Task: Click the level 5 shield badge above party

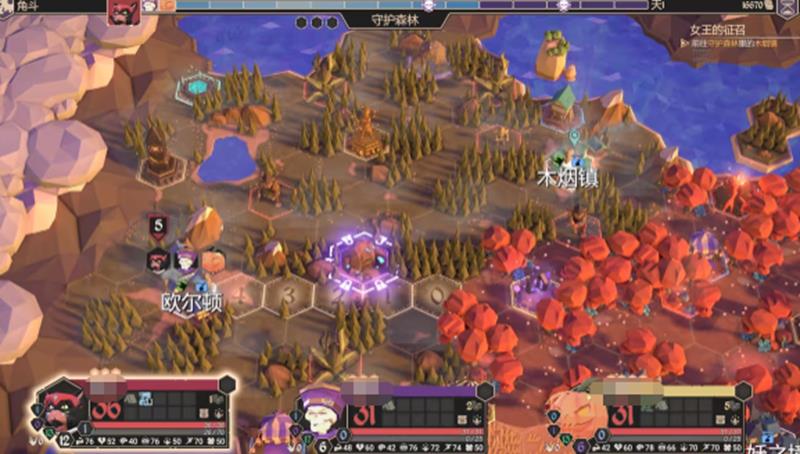Action: (158, 227)
